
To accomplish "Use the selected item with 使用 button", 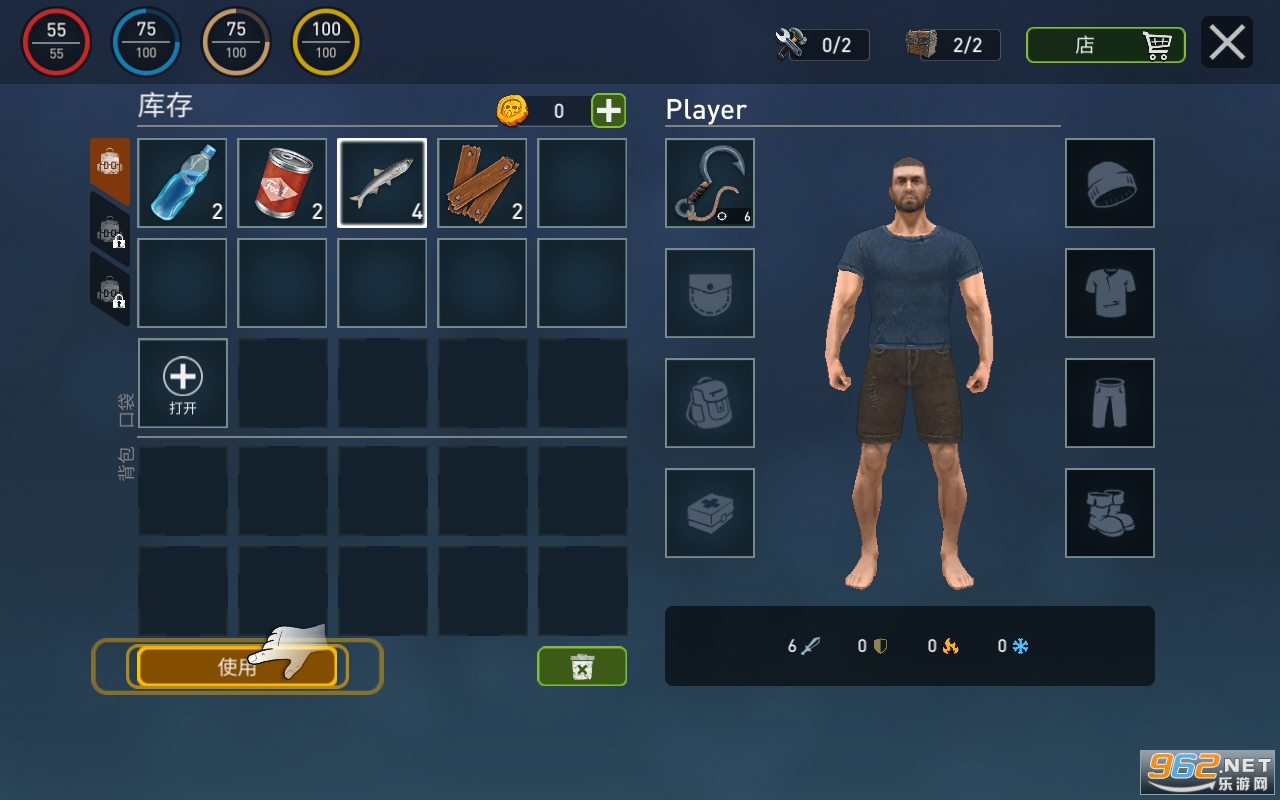I will [x=237, y=667].
